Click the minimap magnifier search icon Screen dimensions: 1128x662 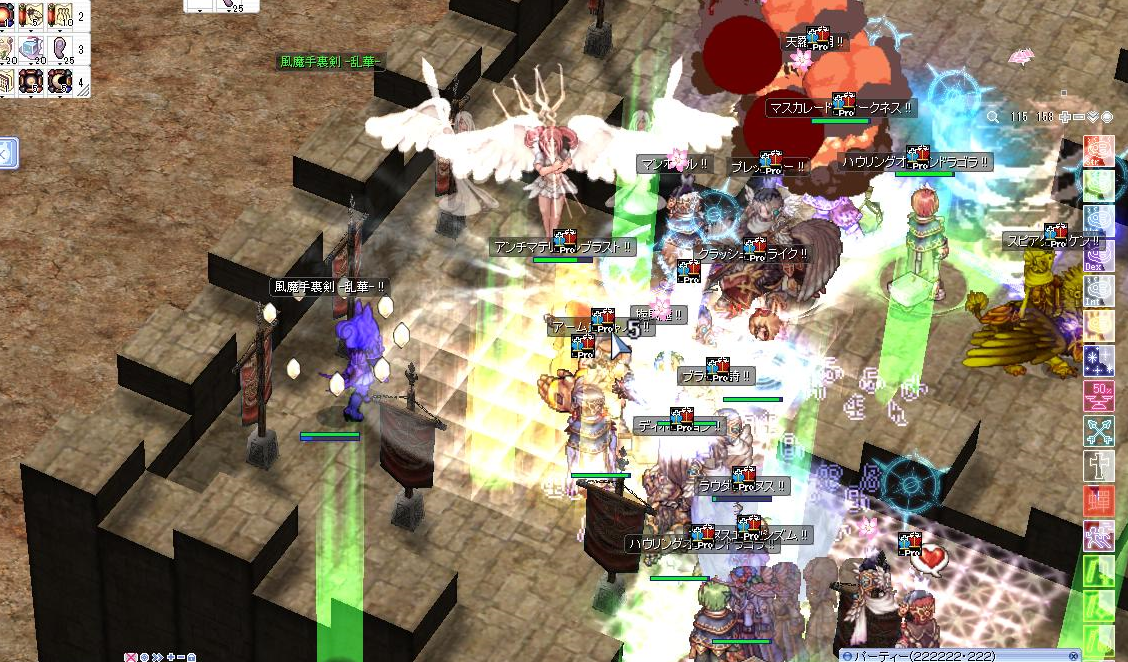click(x=992, y=117)
